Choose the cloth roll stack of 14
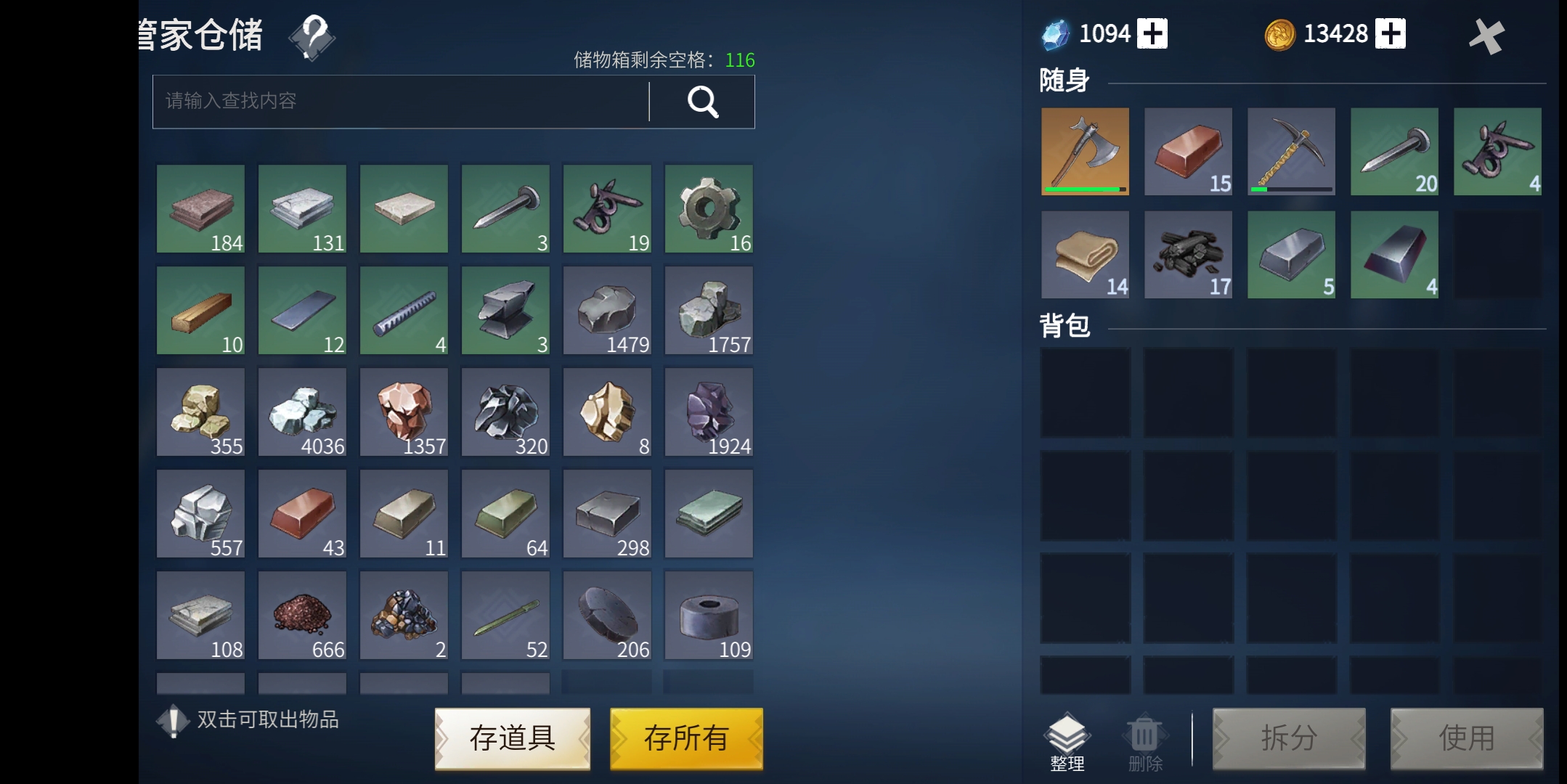The width and height of the screenshot is (1567, 784). click(x=1085, y=254)
